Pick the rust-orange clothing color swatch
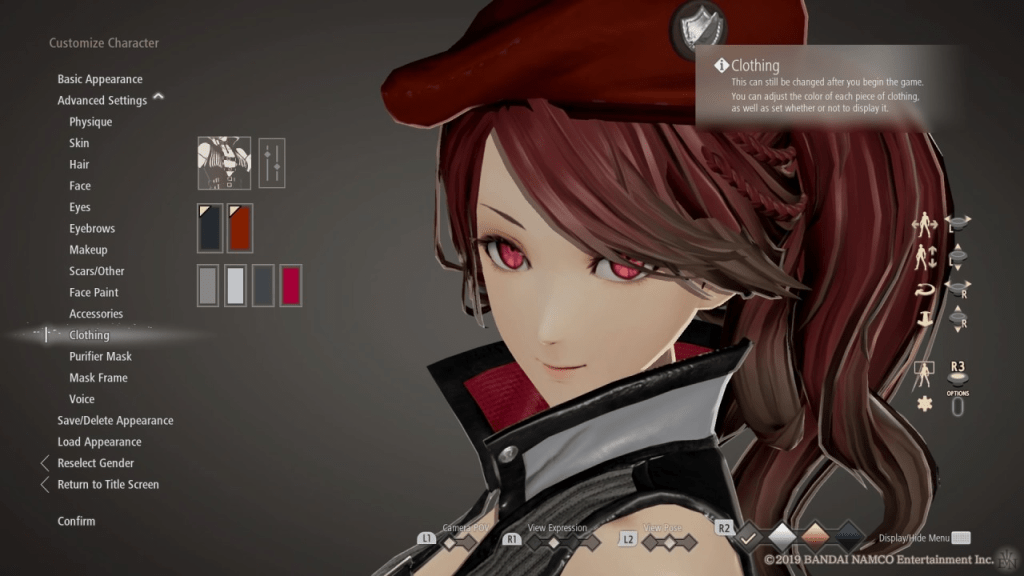This screenshot has width=1024, height=576. tap(240, 228)
